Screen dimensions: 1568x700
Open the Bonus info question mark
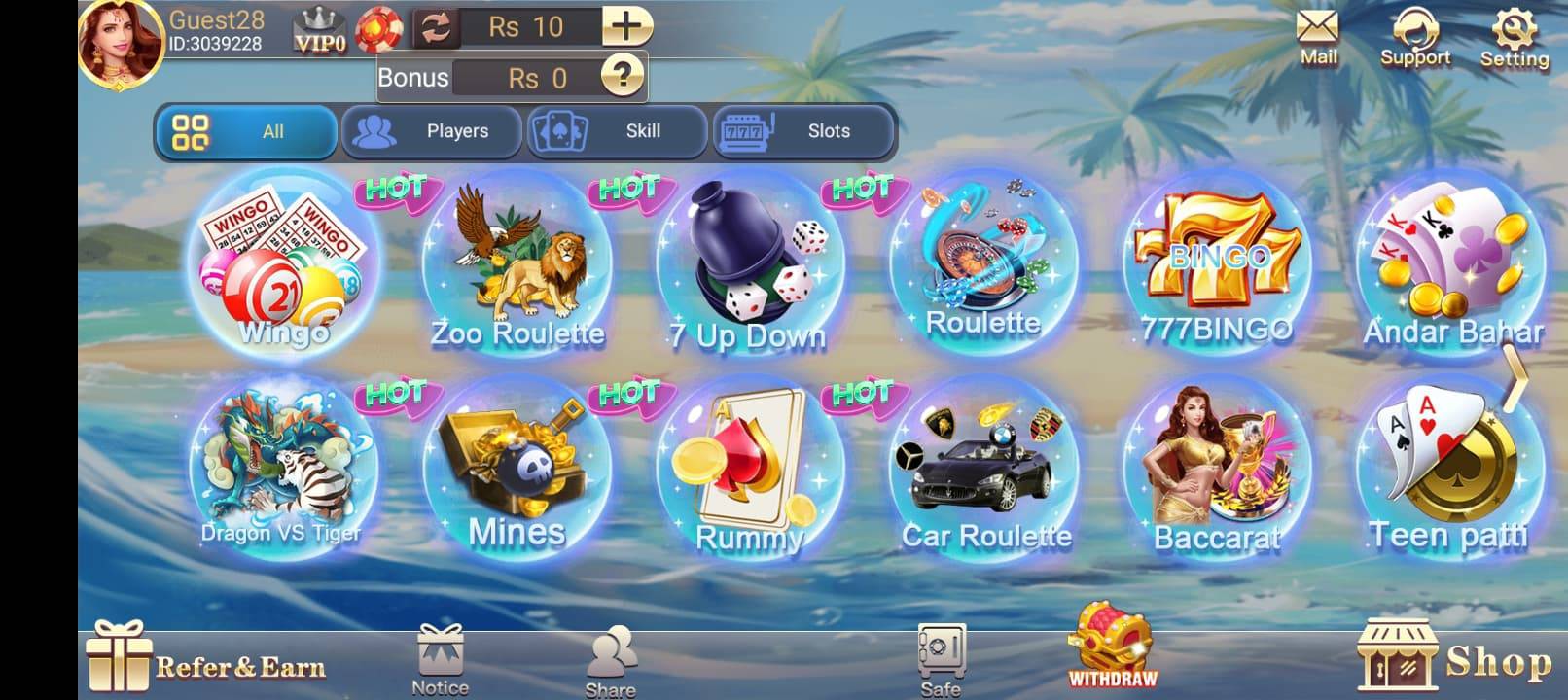624,77
